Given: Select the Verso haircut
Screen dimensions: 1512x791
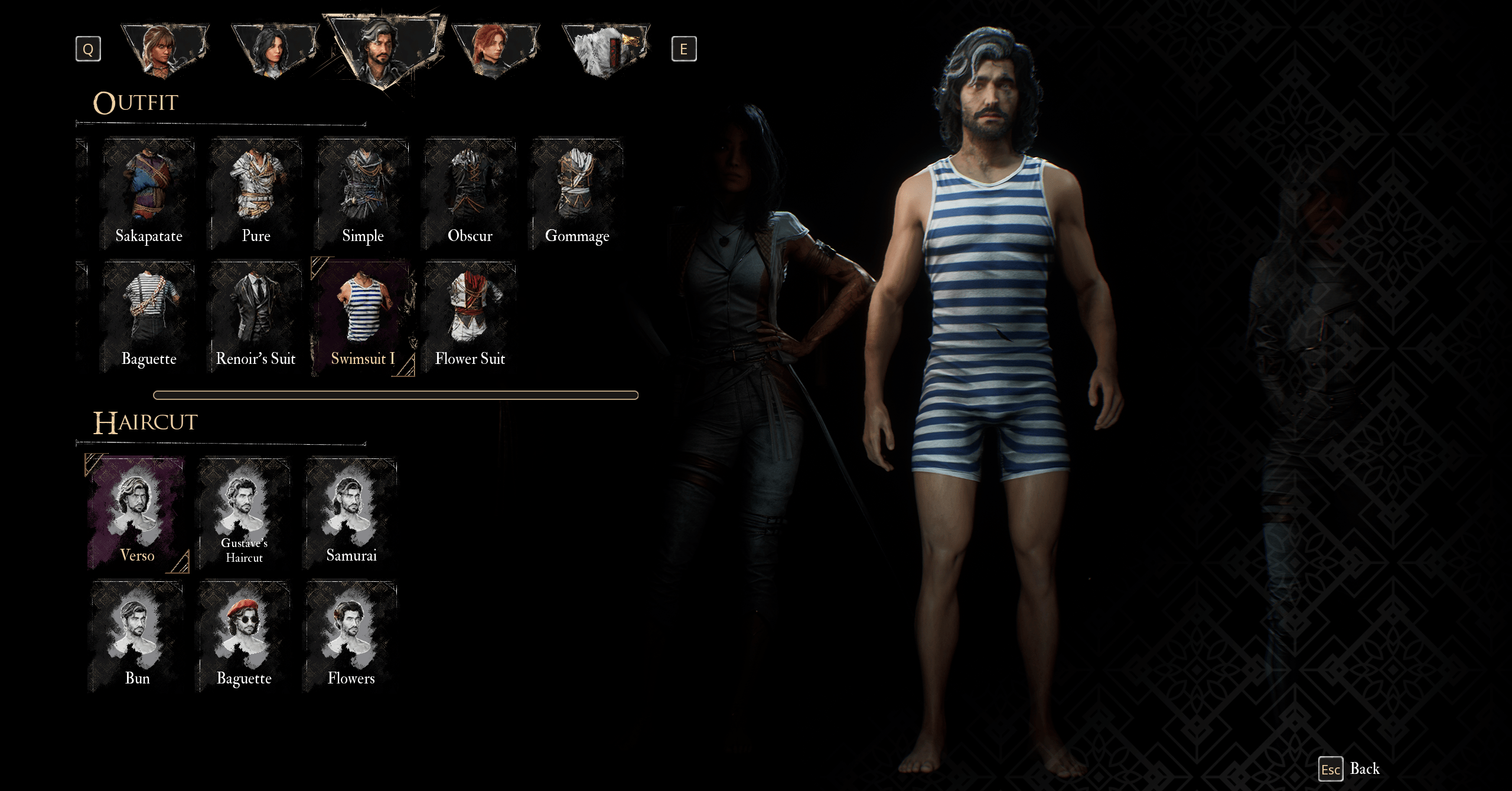Looking at the screenshot, I should pyautogui.click(x=137, y=513).
